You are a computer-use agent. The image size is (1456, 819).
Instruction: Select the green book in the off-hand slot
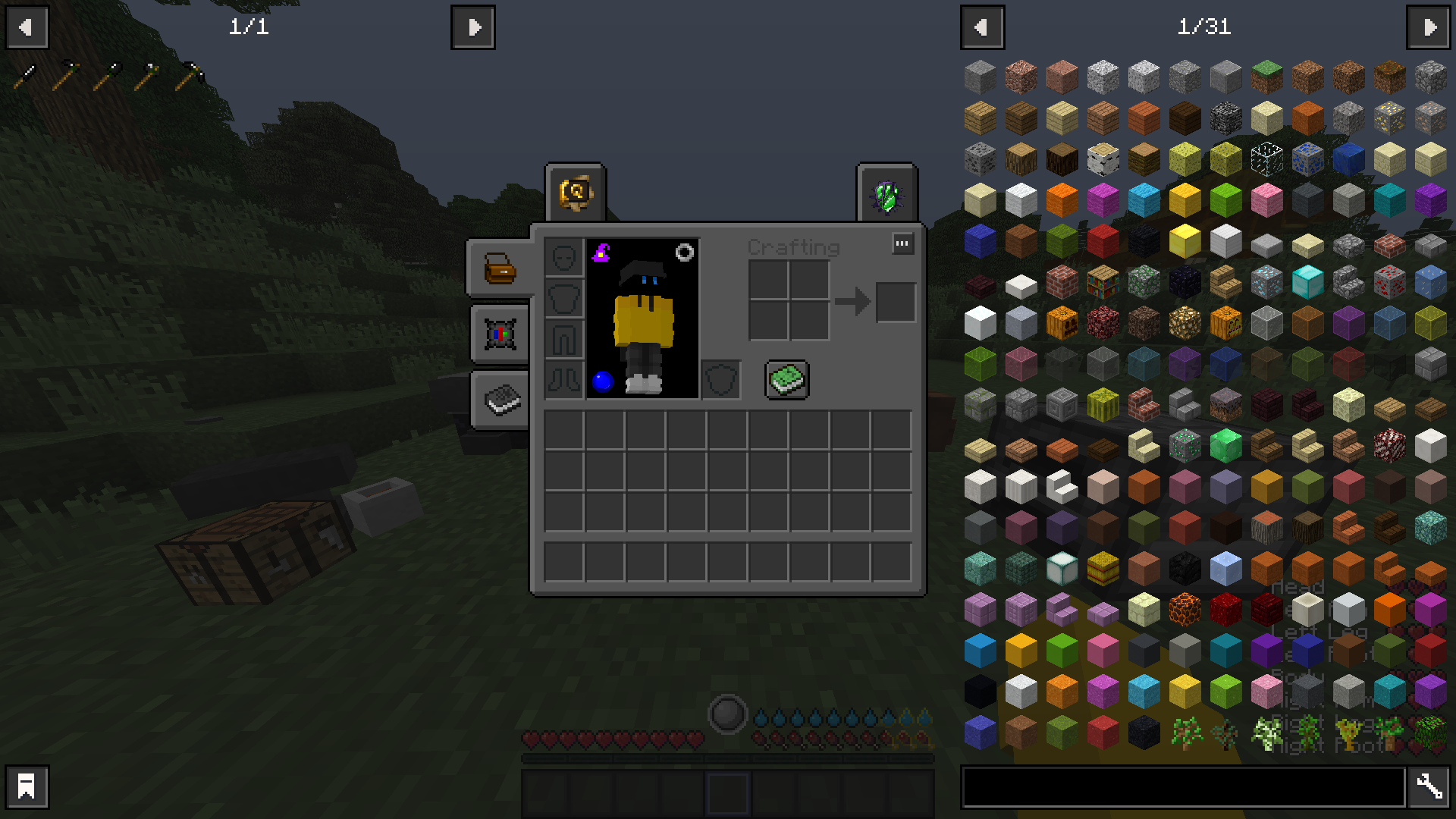tap(786, 380)
